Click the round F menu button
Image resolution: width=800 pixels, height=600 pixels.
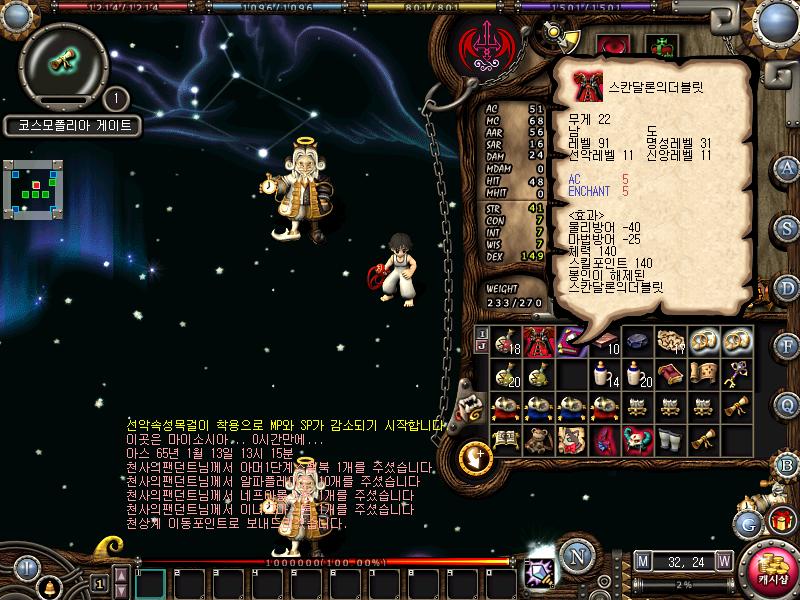point(787,345)
